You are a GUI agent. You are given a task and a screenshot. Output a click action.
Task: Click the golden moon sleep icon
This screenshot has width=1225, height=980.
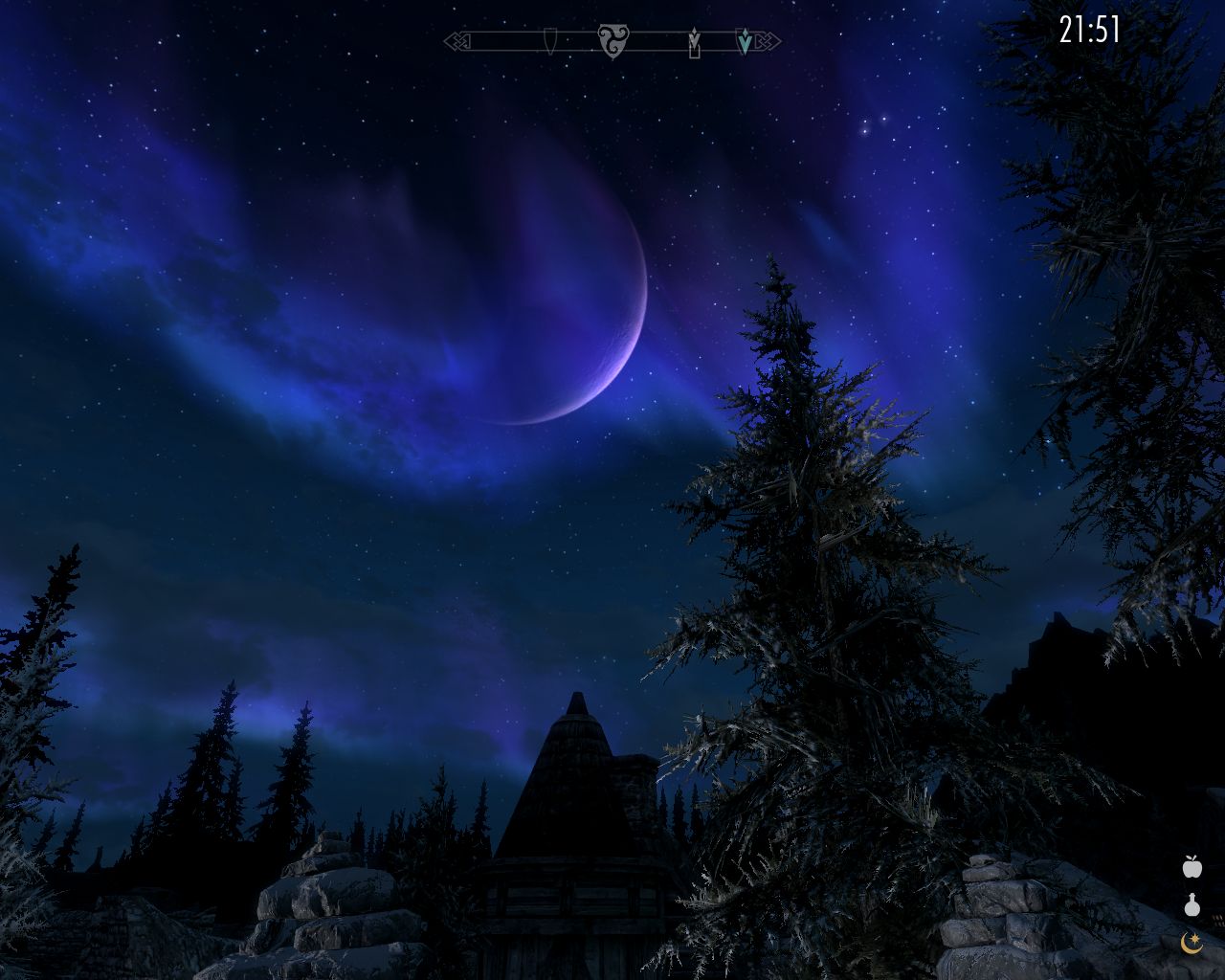point(1192,943)
